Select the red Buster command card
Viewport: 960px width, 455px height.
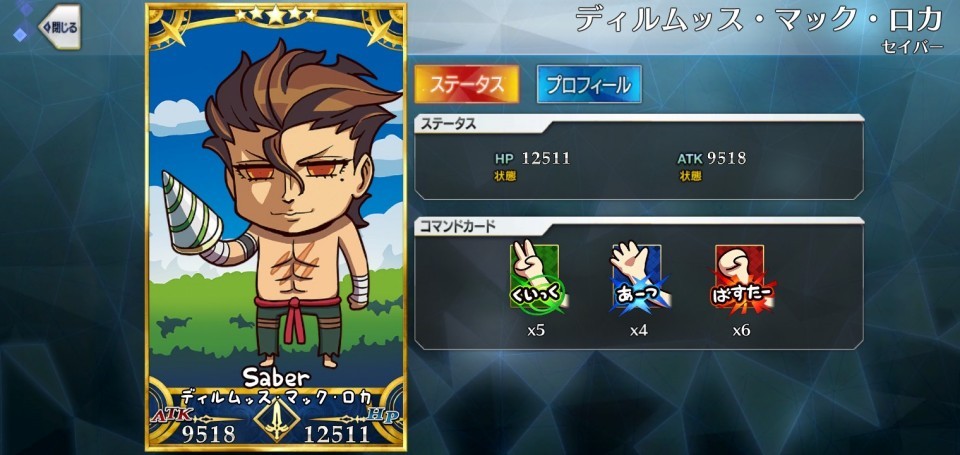(x=741, y=277)
